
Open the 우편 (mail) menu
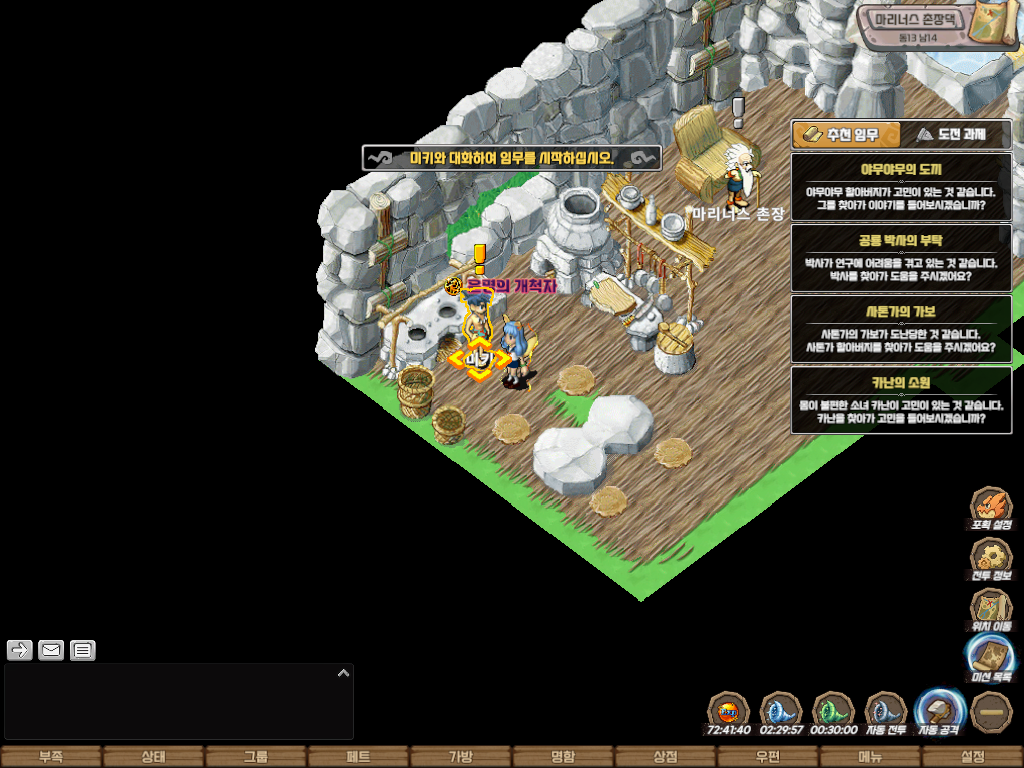(x=767, y=757)
